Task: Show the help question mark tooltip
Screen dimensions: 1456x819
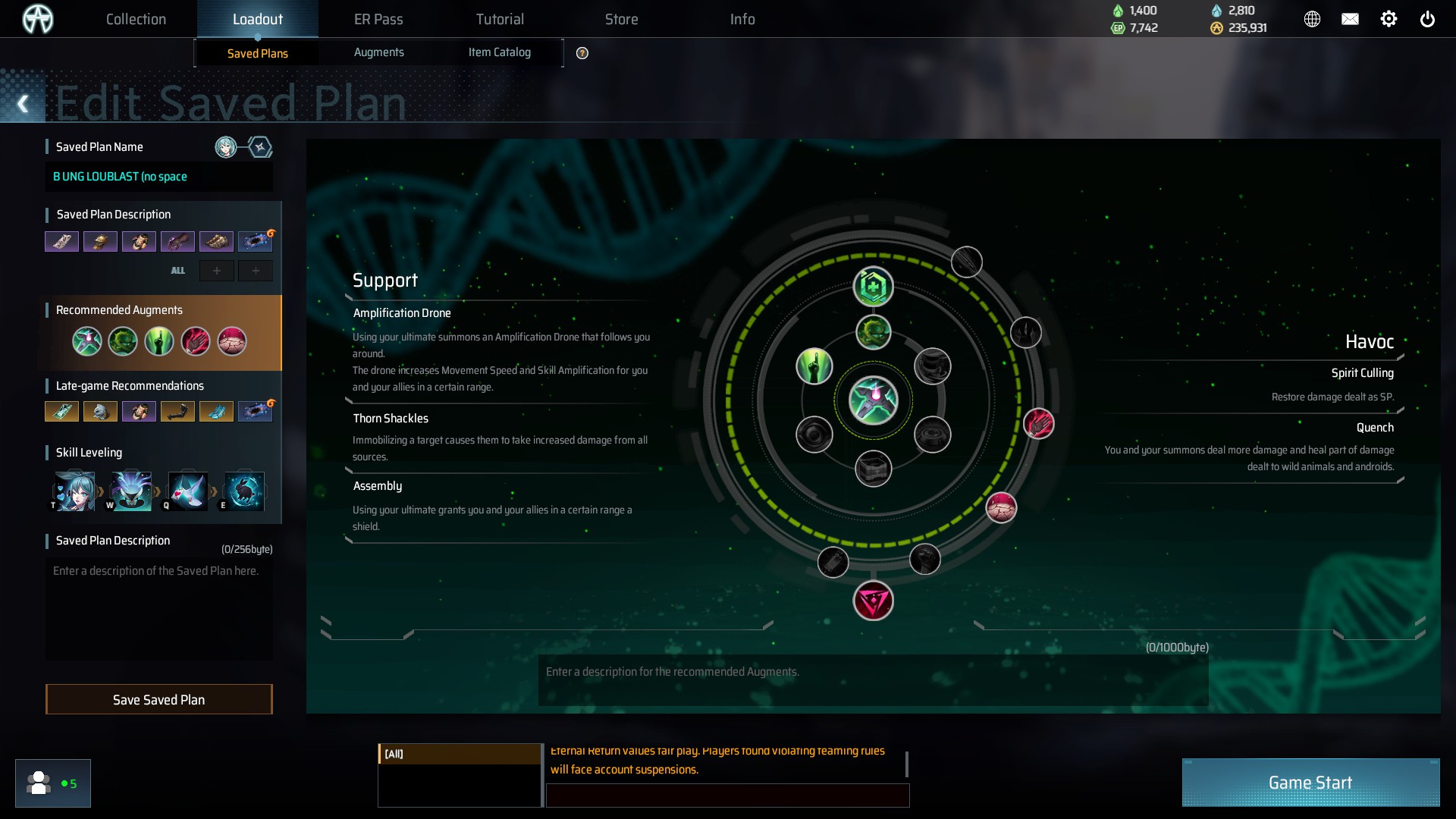Action: [582, 53]
